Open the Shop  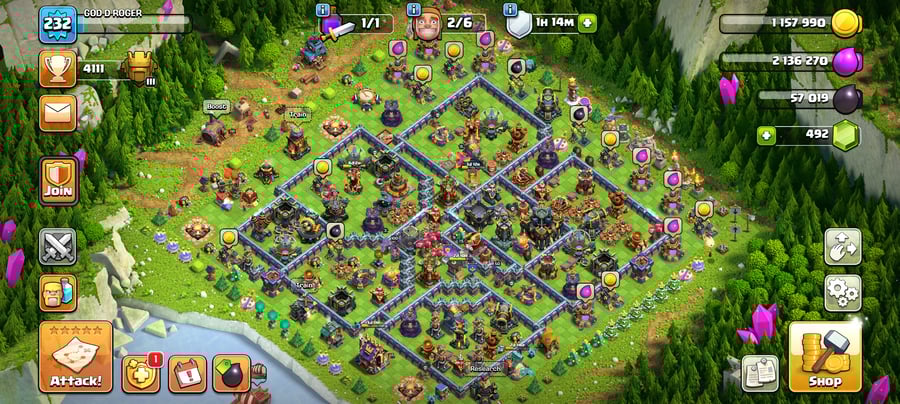[x=825, y=357]
